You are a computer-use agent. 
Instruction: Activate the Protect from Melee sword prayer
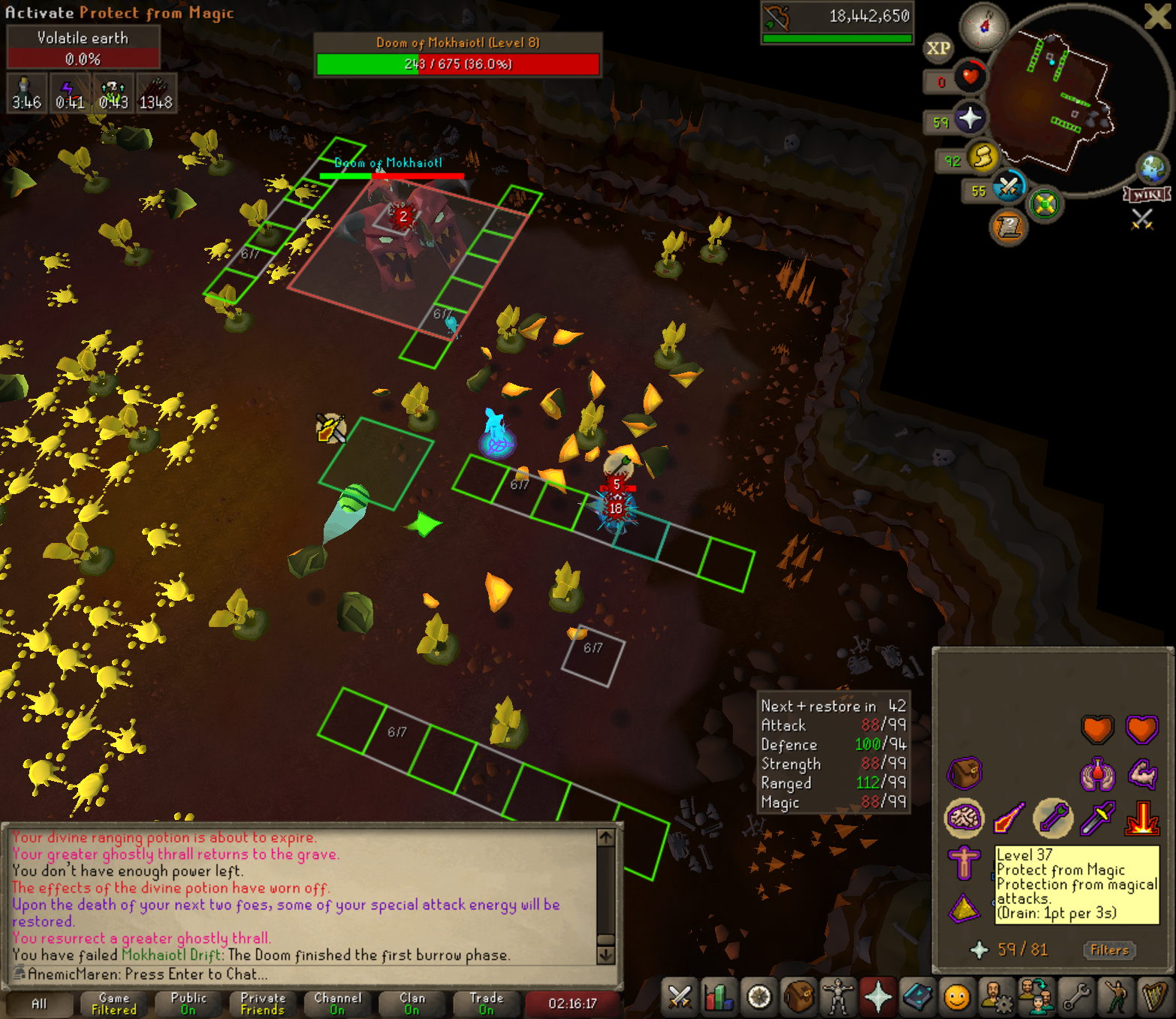coord(1097,819)
